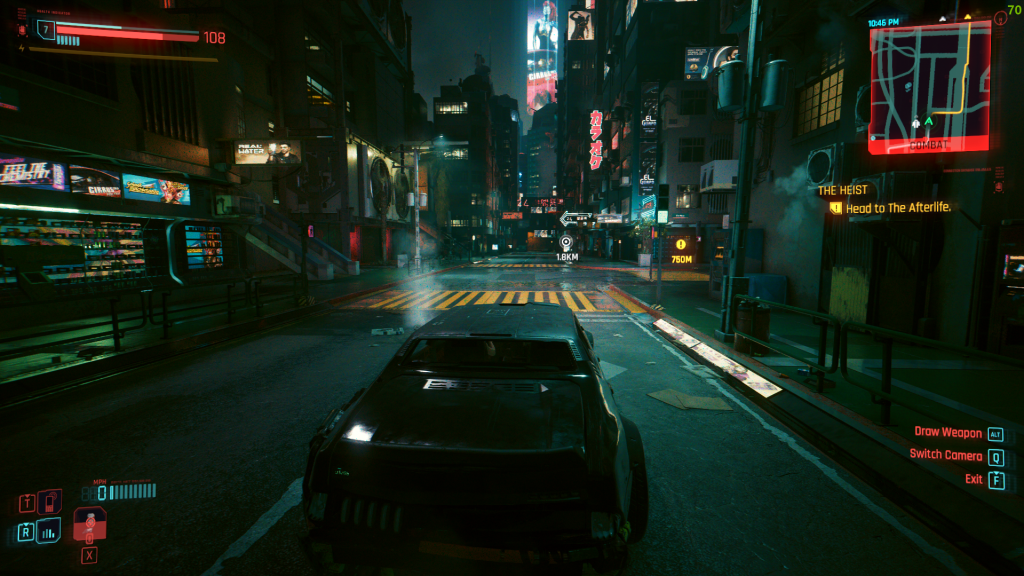Click the Head to The Afterlife objective

pos(898,208)
